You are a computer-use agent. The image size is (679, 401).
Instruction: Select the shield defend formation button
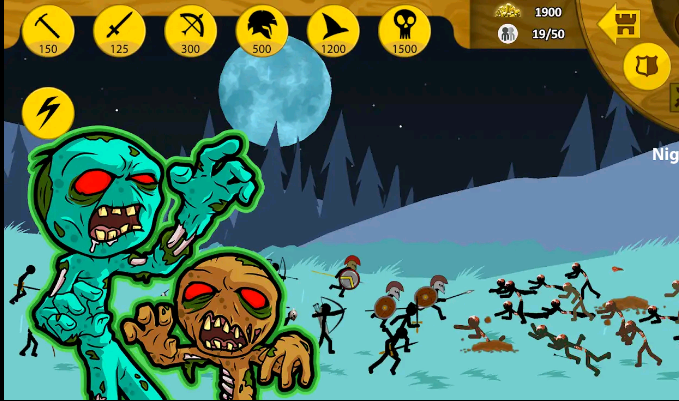647,66
